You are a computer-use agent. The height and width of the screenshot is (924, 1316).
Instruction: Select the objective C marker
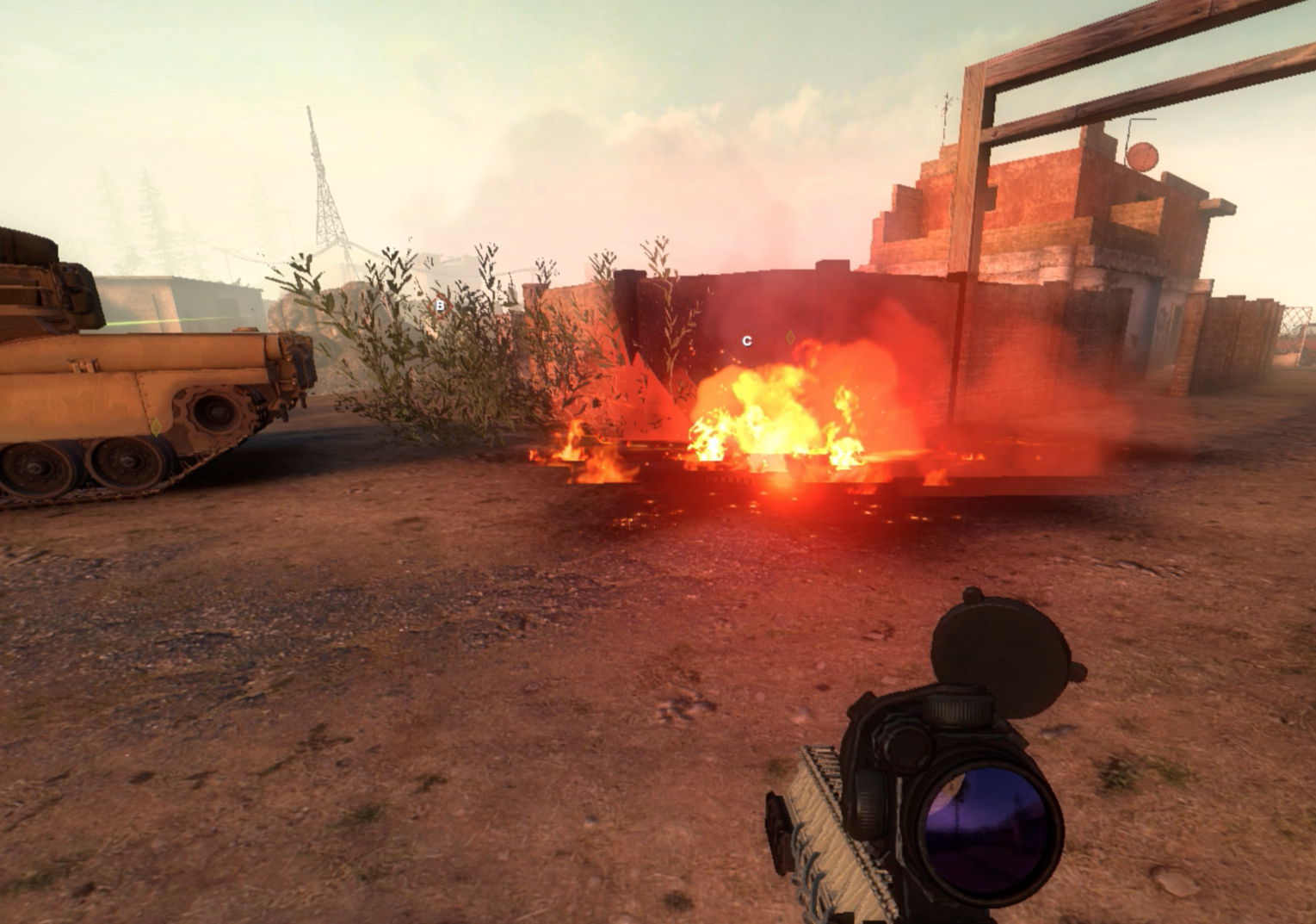pyautogui.click(x=747, y=341)
